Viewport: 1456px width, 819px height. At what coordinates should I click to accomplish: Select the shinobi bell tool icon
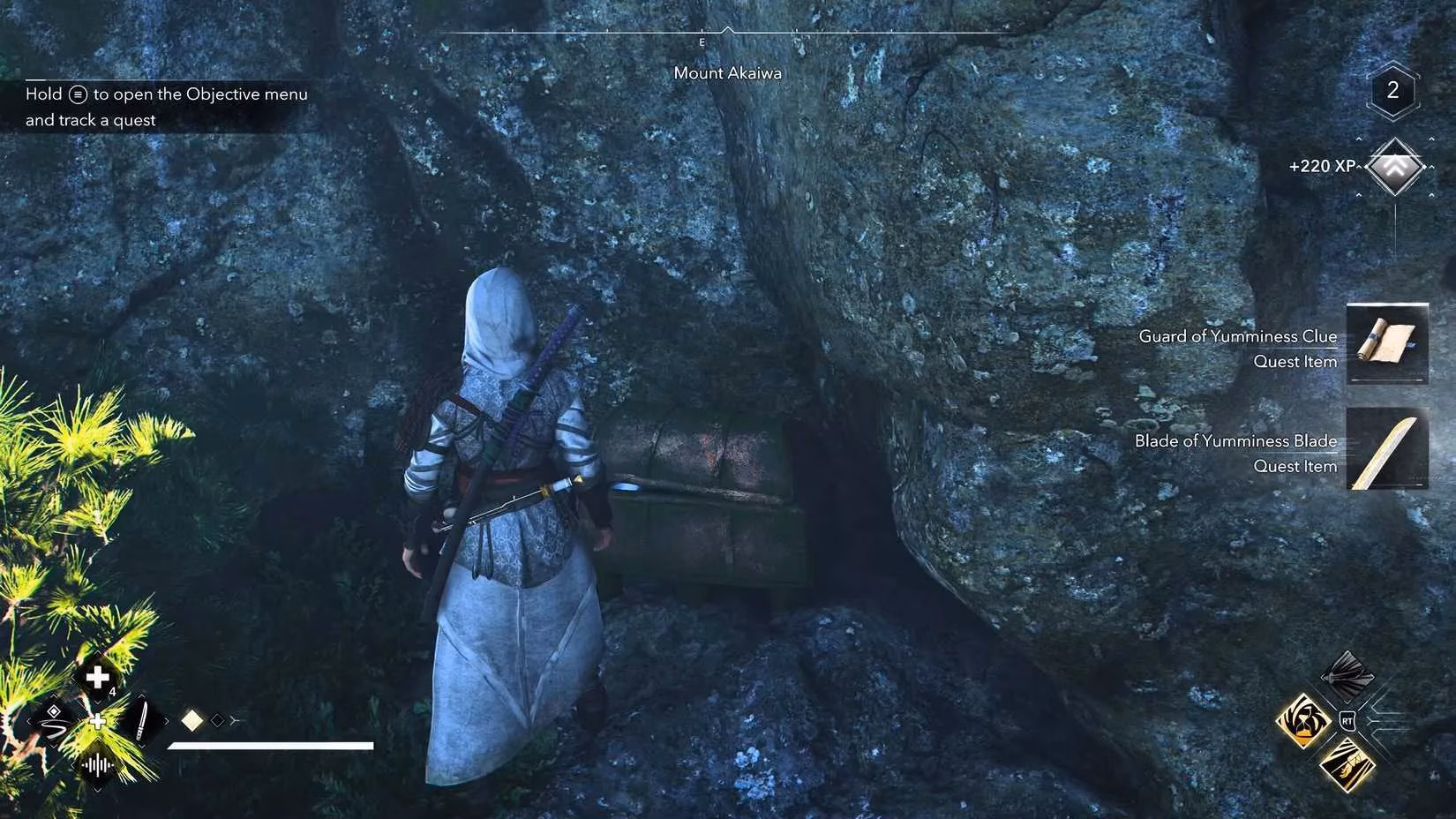54,723
